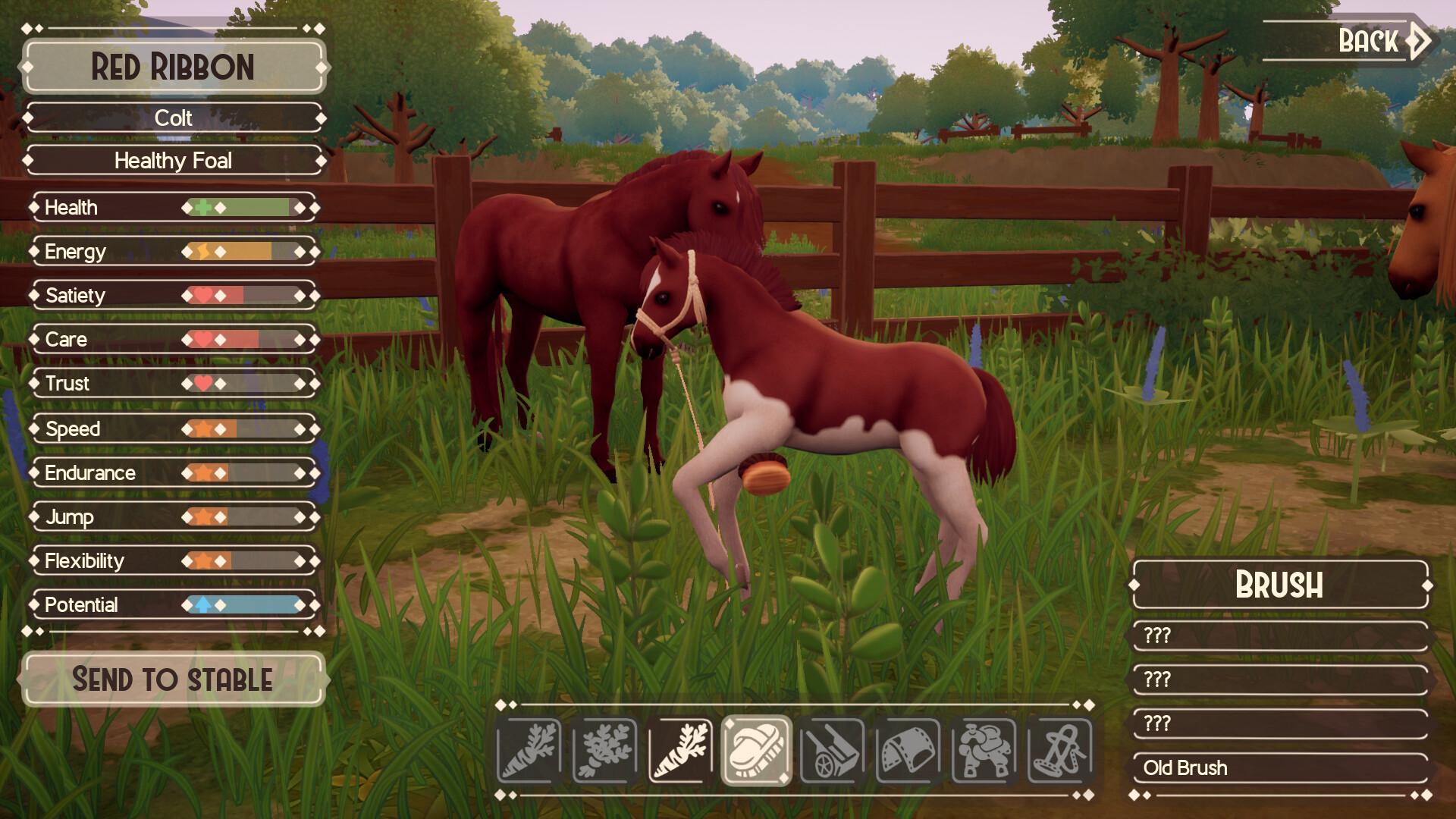Click the Potential stat bar

click(x=173, y=605)
